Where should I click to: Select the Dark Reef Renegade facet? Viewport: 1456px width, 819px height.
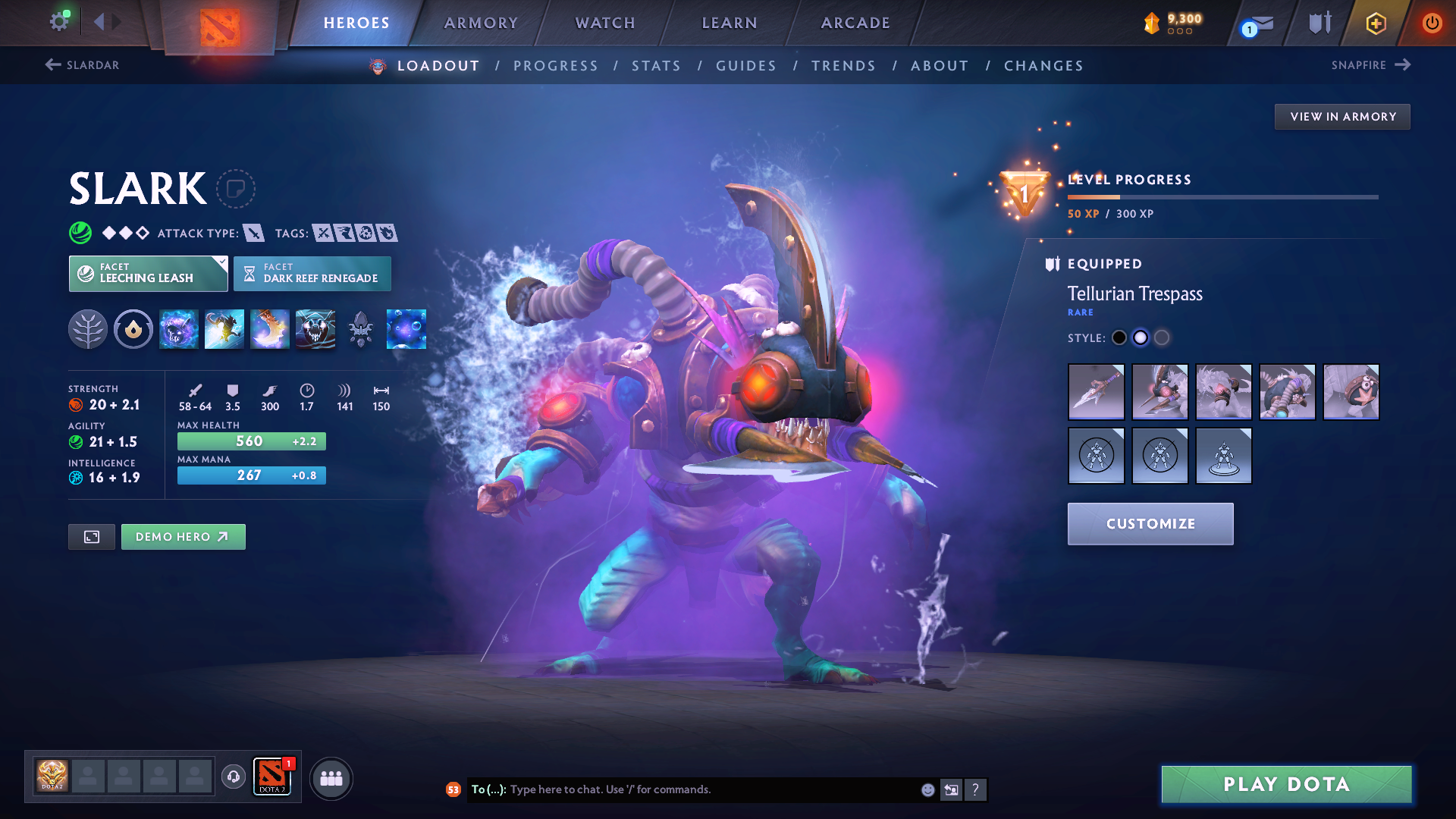click(x=312, y=274)
